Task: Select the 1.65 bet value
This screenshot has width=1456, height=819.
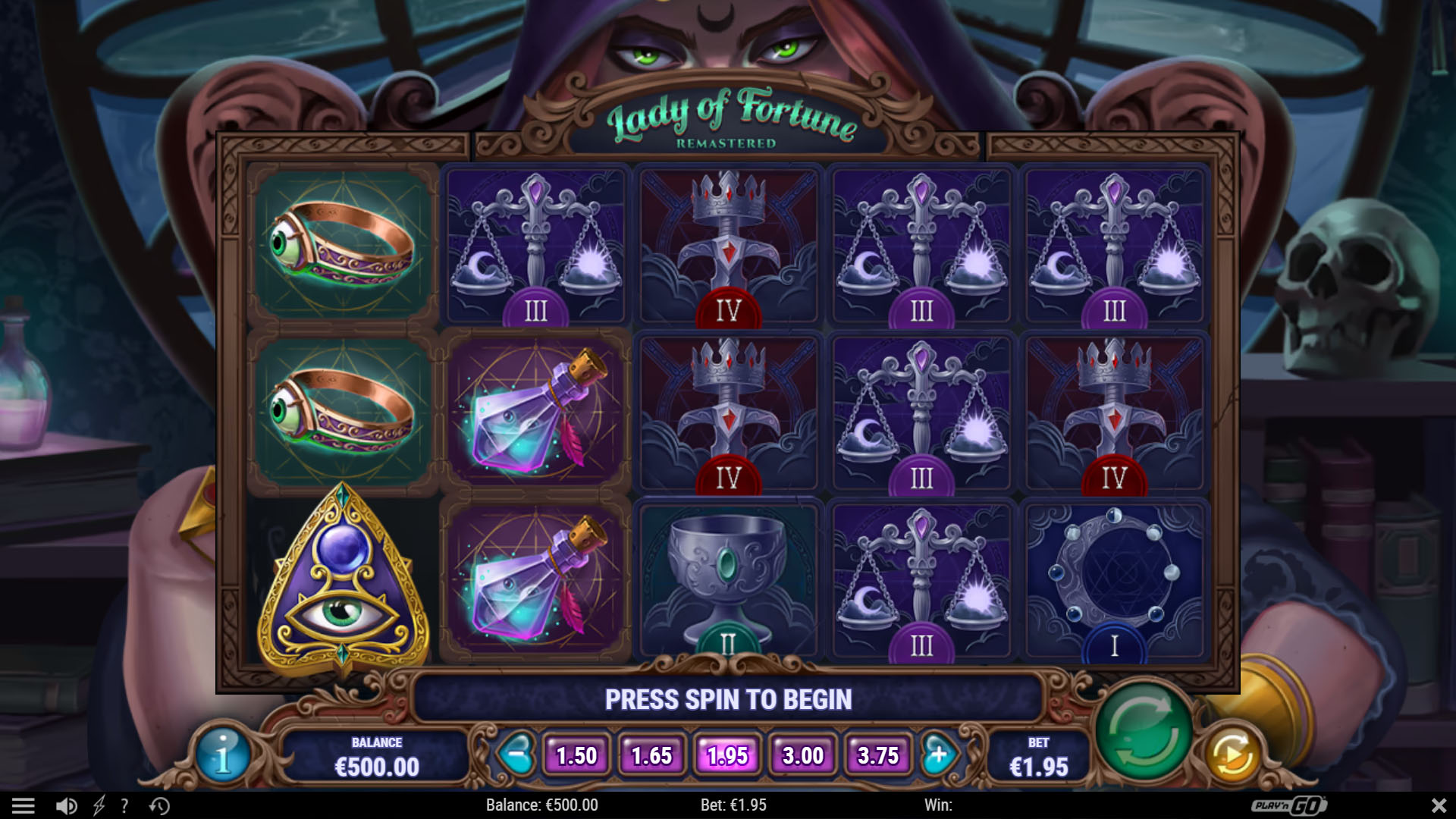Action: (x=651, y=755)
